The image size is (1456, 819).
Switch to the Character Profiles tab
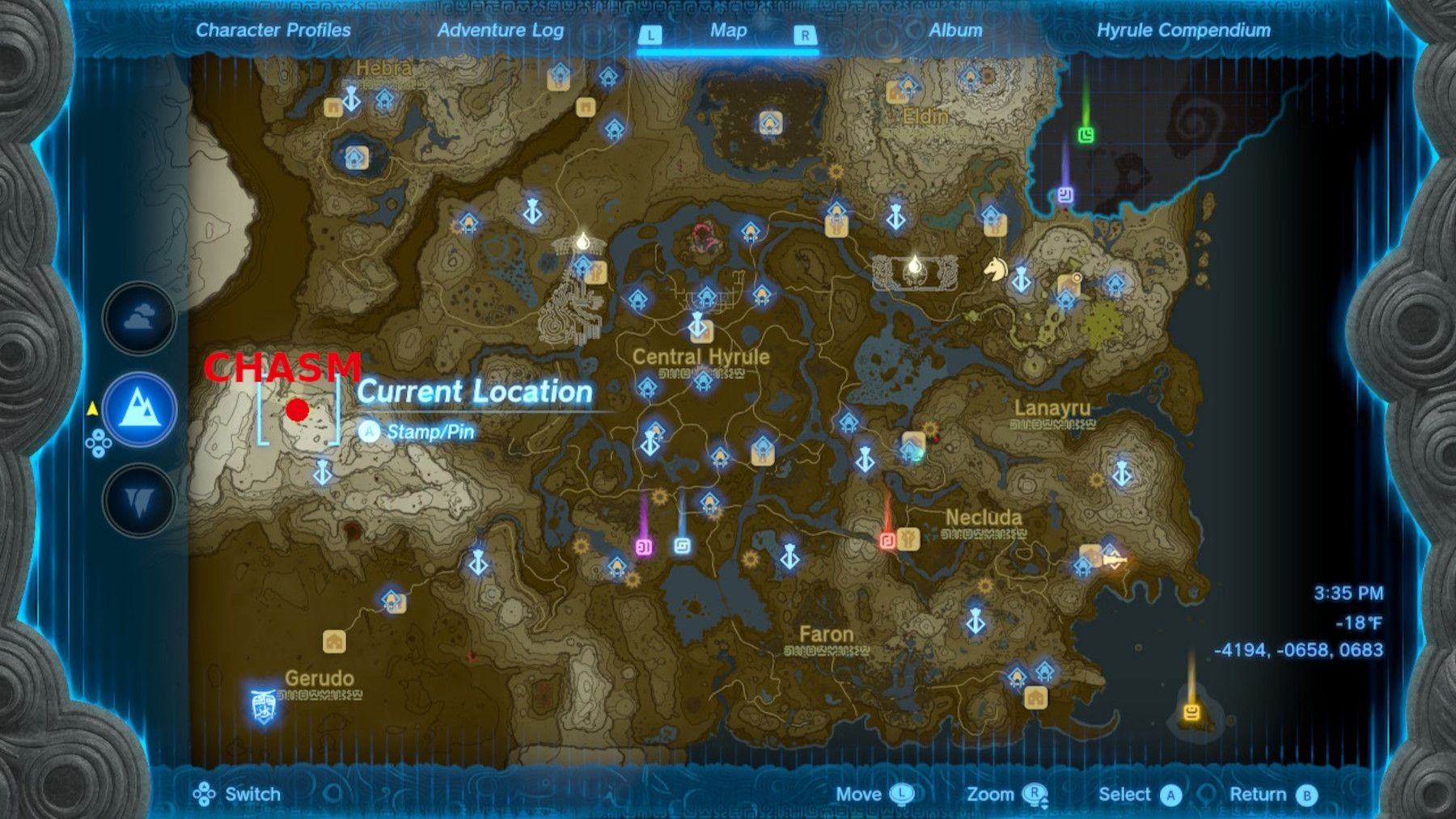pyautogui.click(x=273, y=31)
